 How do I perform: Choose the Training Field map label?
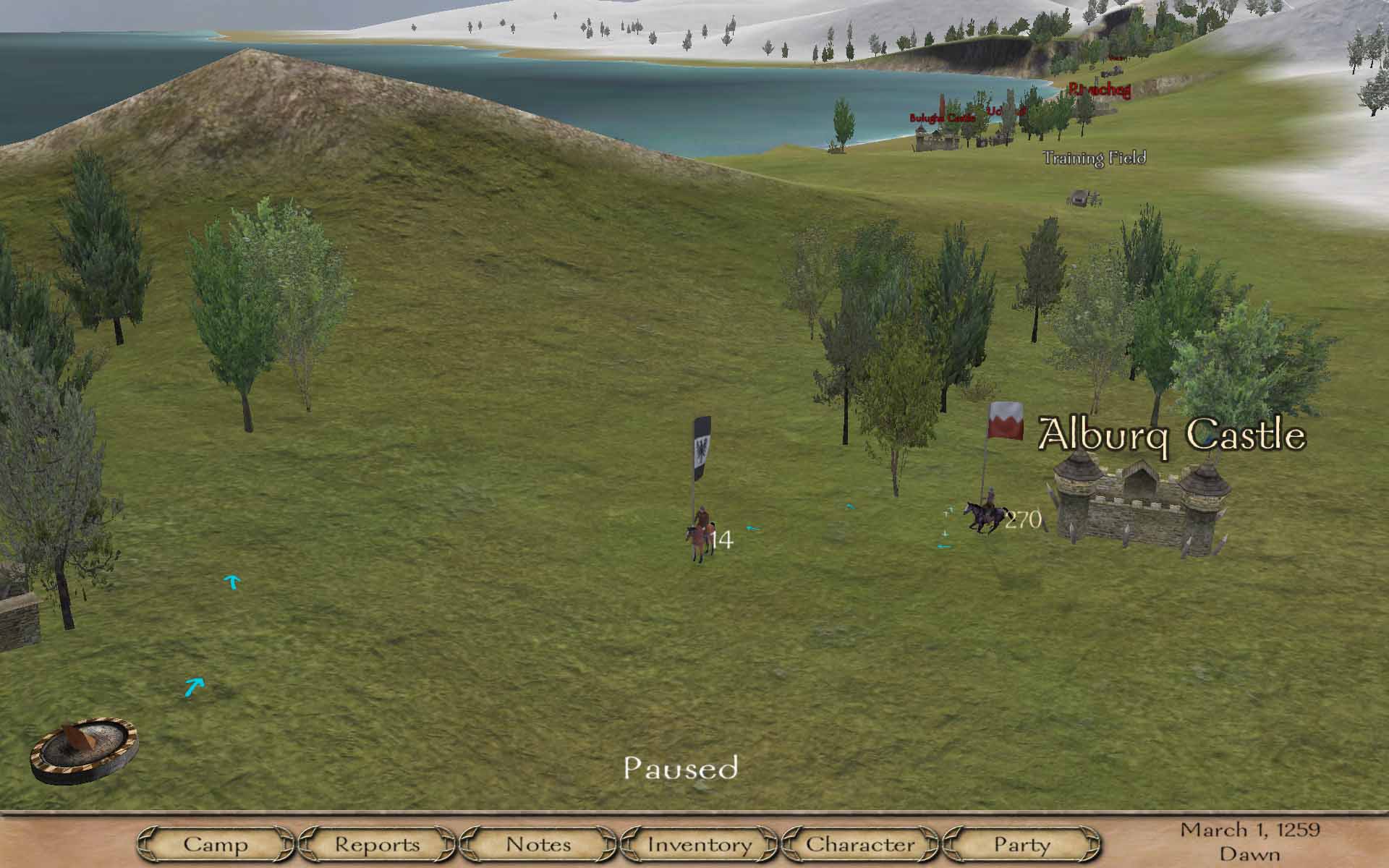[1094, 158]
